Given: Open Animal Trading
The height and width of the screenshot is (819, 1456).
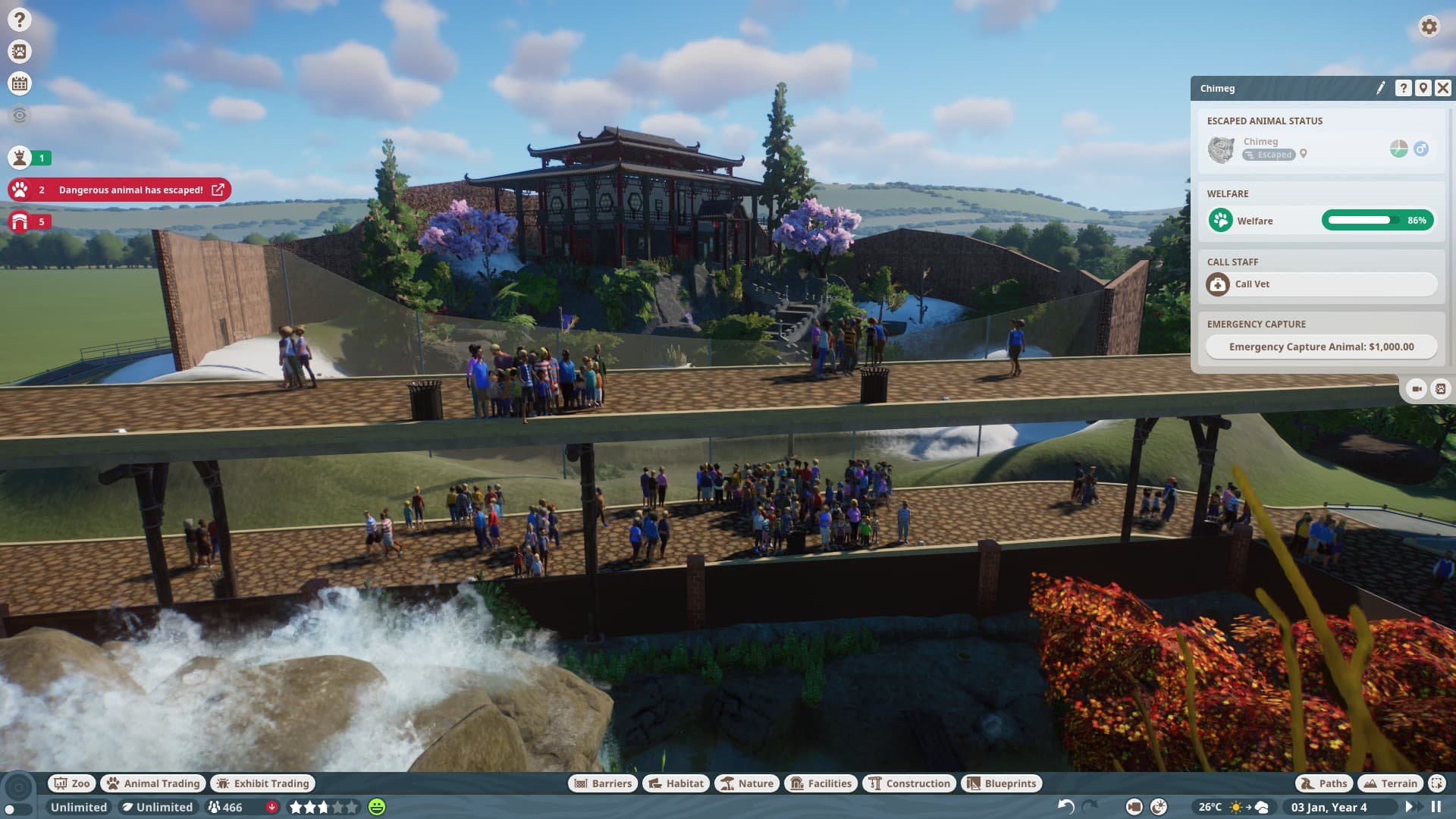Looking at the screenshot, I should [153, 783].
